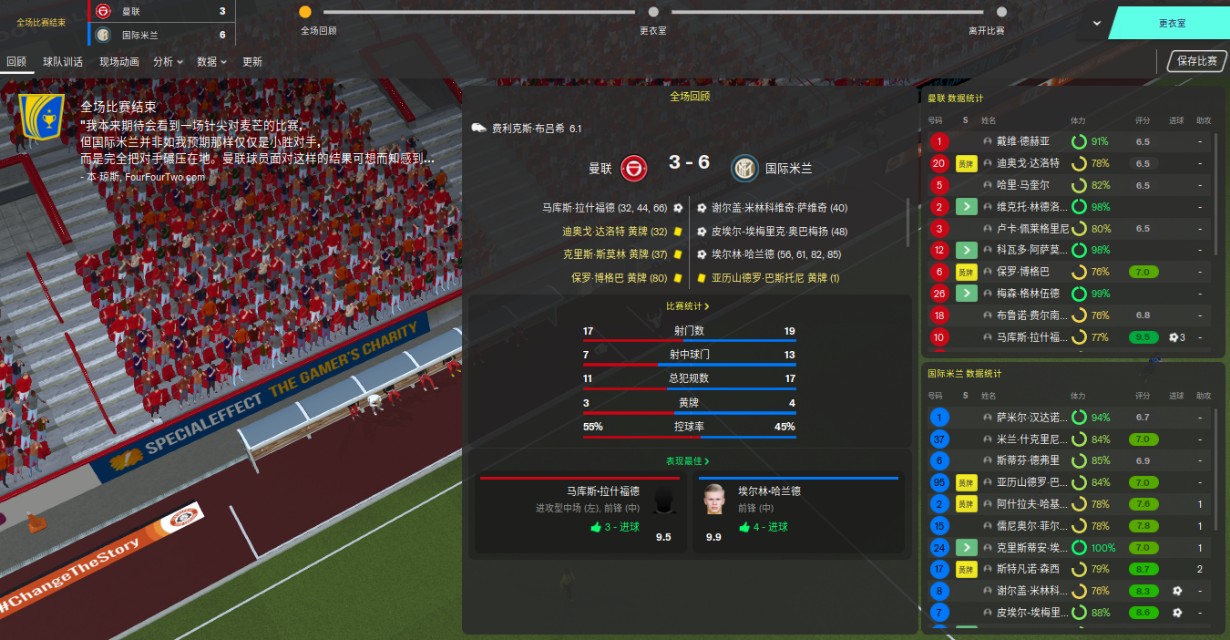This screenshot has height=640, width=1230.
Task: Click the 保存比赛 button
Action: 1197,61
